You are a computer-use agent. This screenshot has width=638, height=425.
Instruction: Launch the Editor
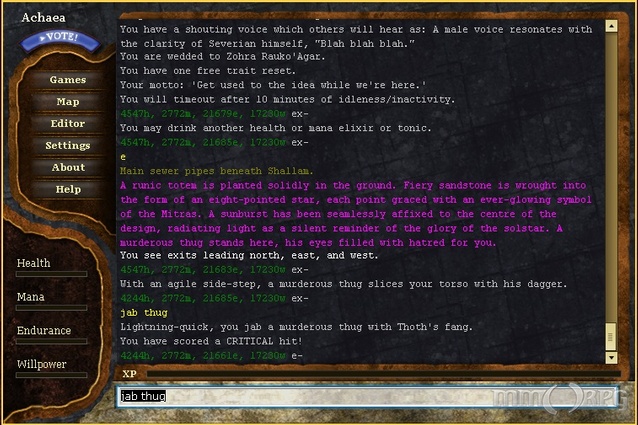click(68, 124)
